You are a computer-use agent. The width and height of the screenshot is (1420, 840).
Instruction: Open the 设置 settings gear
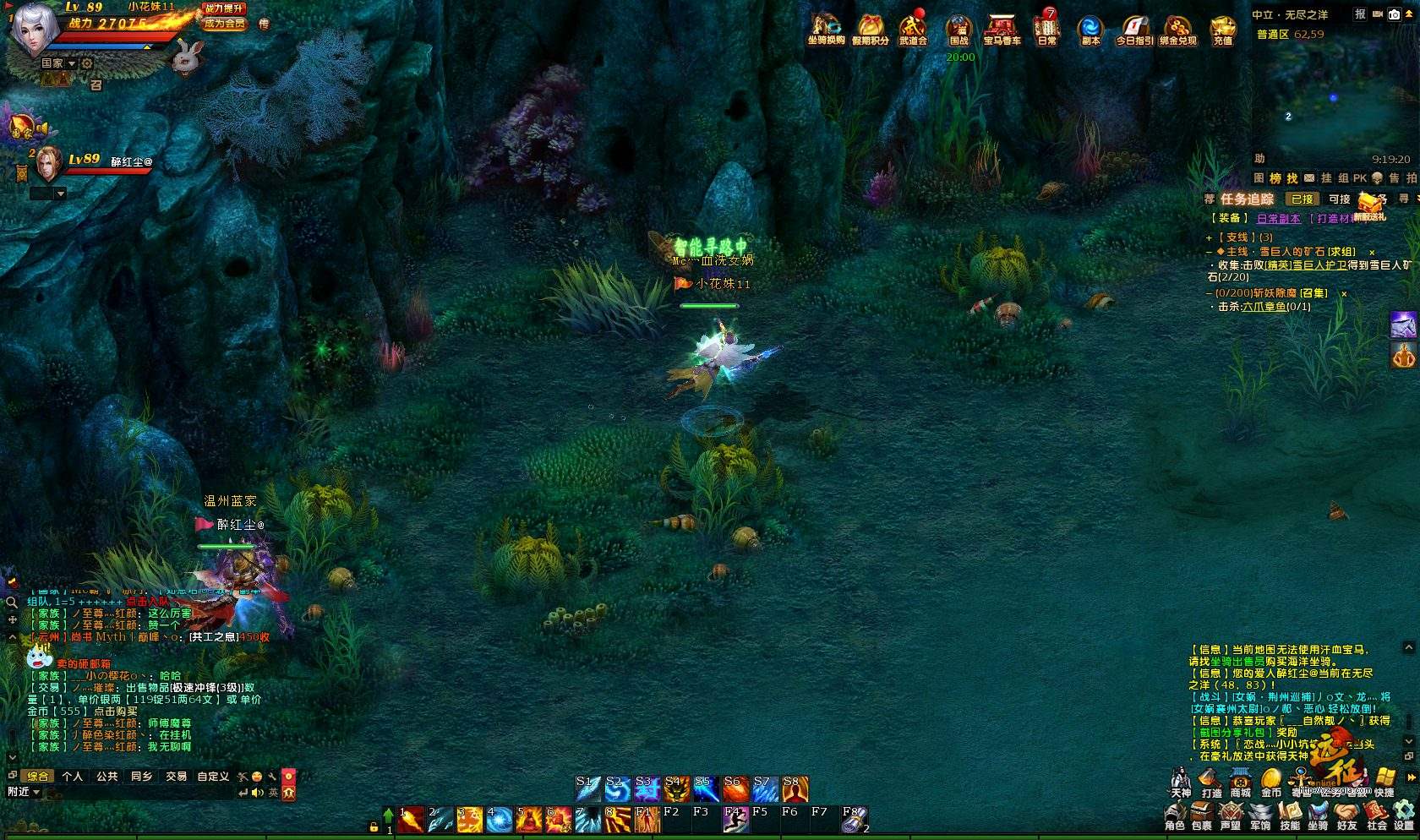[x=1404, y=817]
